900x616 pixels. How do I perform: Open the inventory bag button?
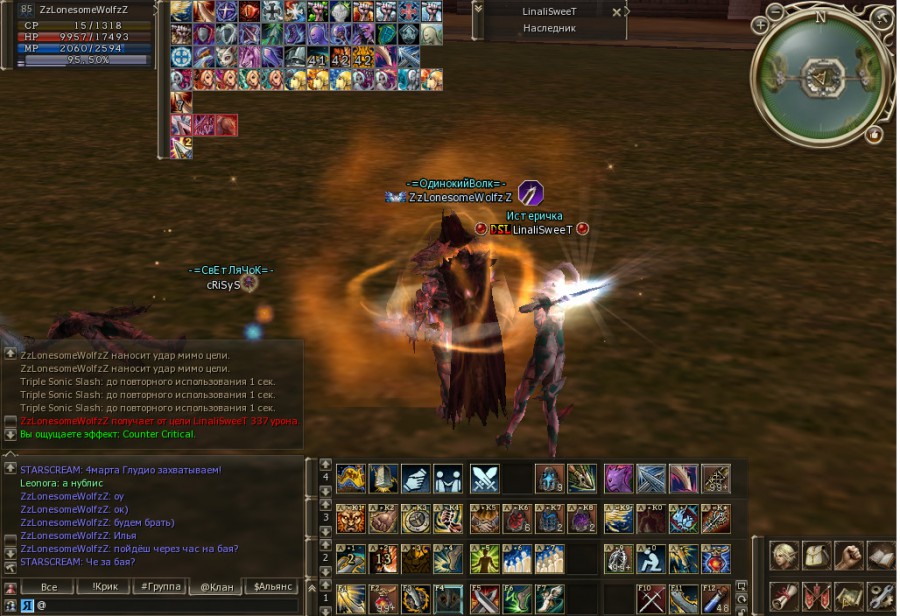pos(818,556)
